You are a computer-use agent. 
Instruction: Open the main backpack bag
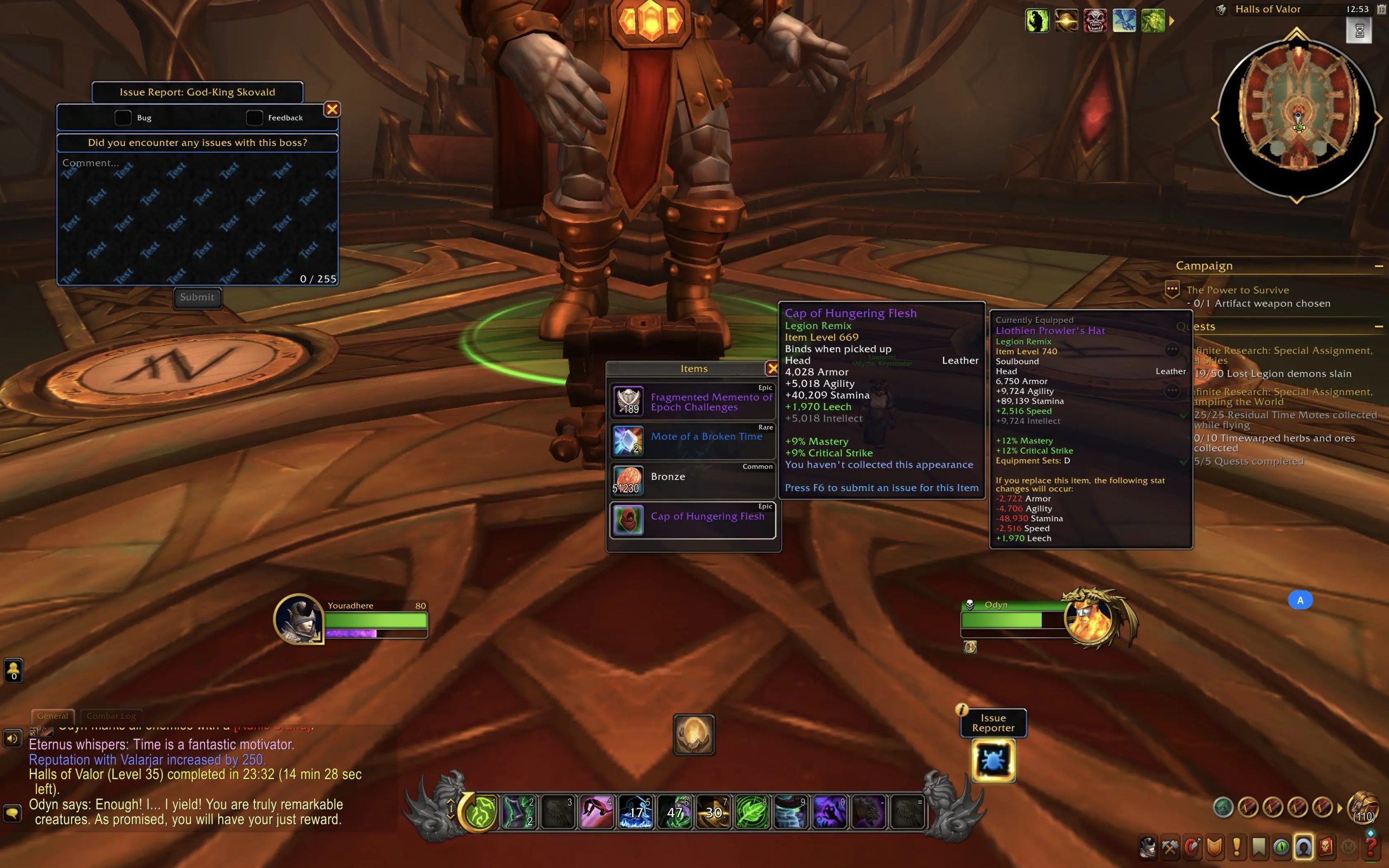(x=1363, y=808)
